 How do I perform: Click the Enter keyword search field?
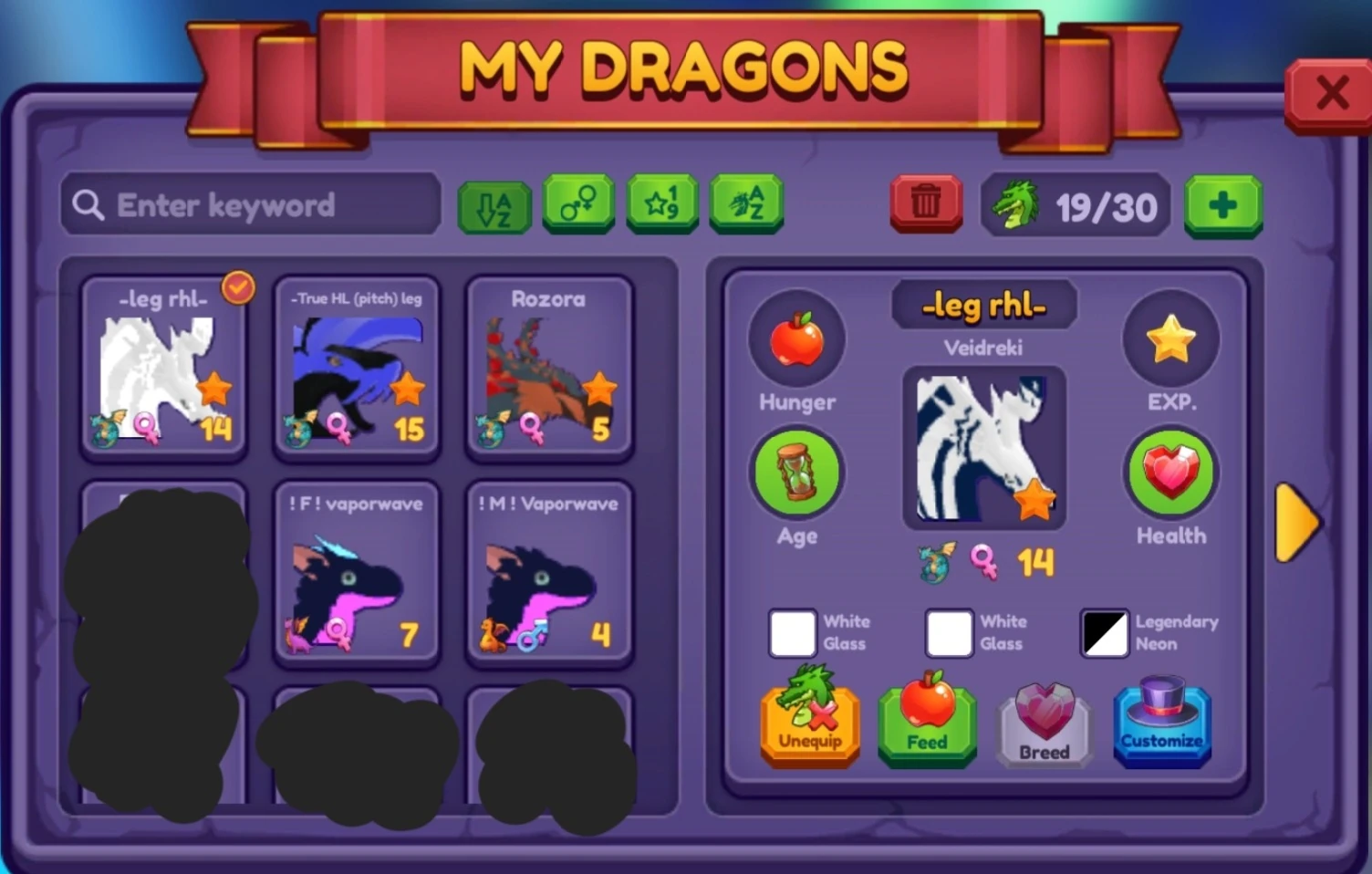pos(251,204)
